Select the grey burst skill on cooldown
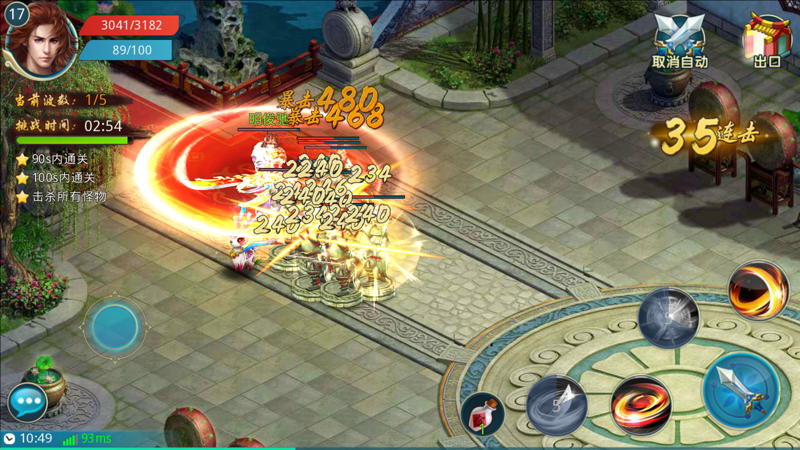The width and height of the screenshot is (800, 450). [667, 318]
